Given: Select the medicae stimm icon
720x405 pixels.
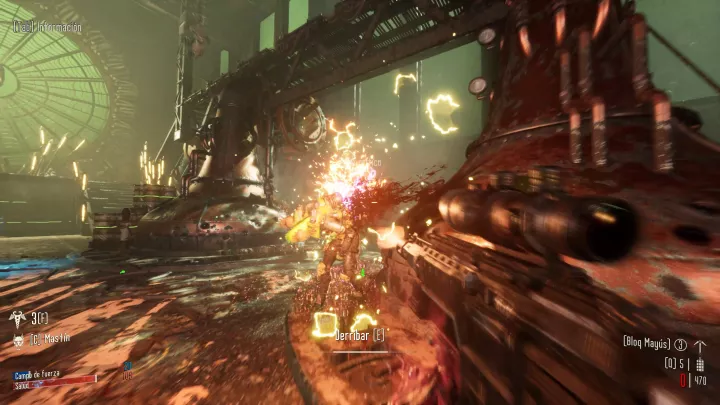Looking at the screenshot, I should point(18,318).
